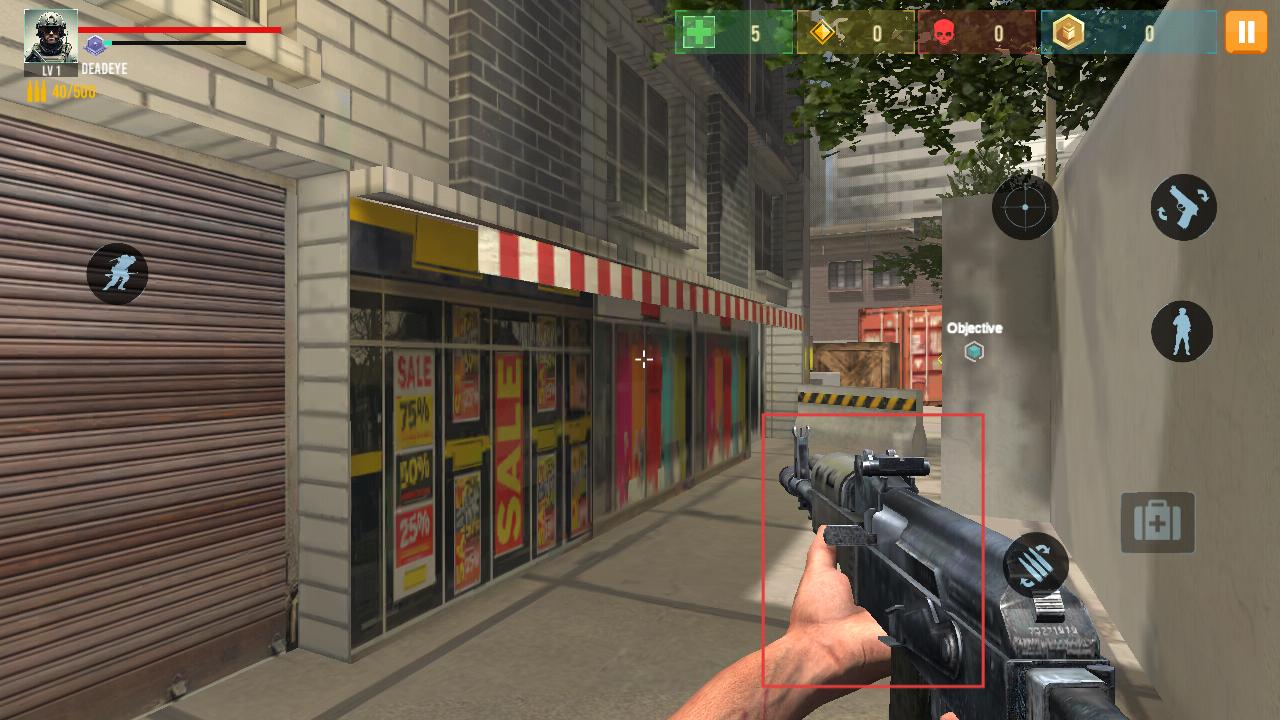Reload with the bullets icon button

pyautogui.click(x=1036, y=566)
